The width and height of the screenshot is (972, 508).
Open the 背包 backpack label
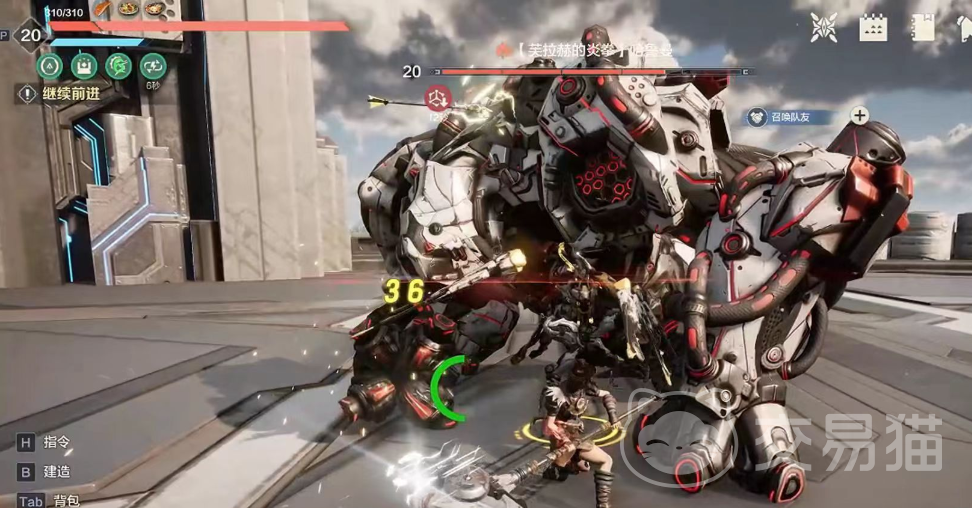tap(66, 499)
